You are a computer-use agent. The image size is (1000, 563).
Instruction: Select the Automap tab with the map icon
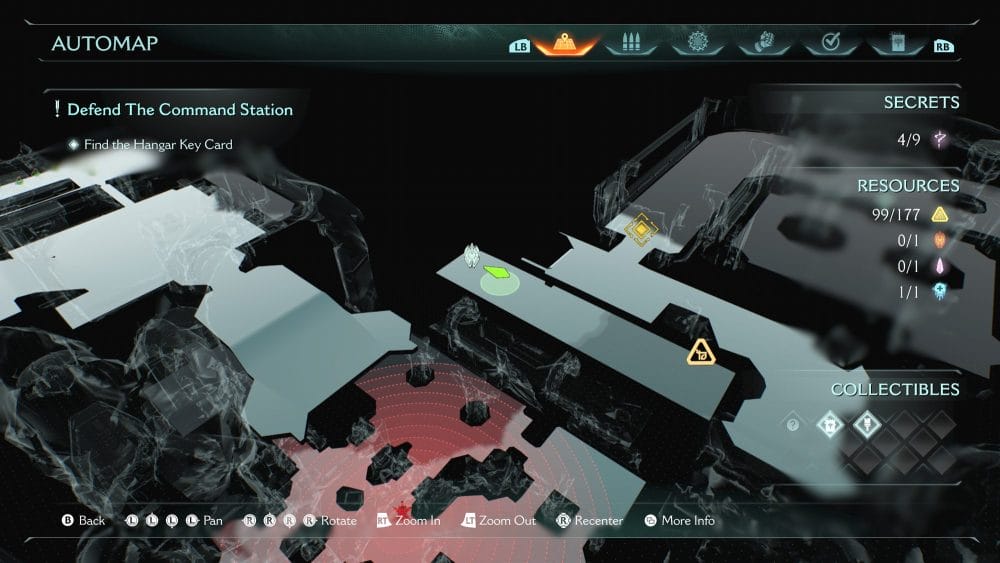coord(565,44)
